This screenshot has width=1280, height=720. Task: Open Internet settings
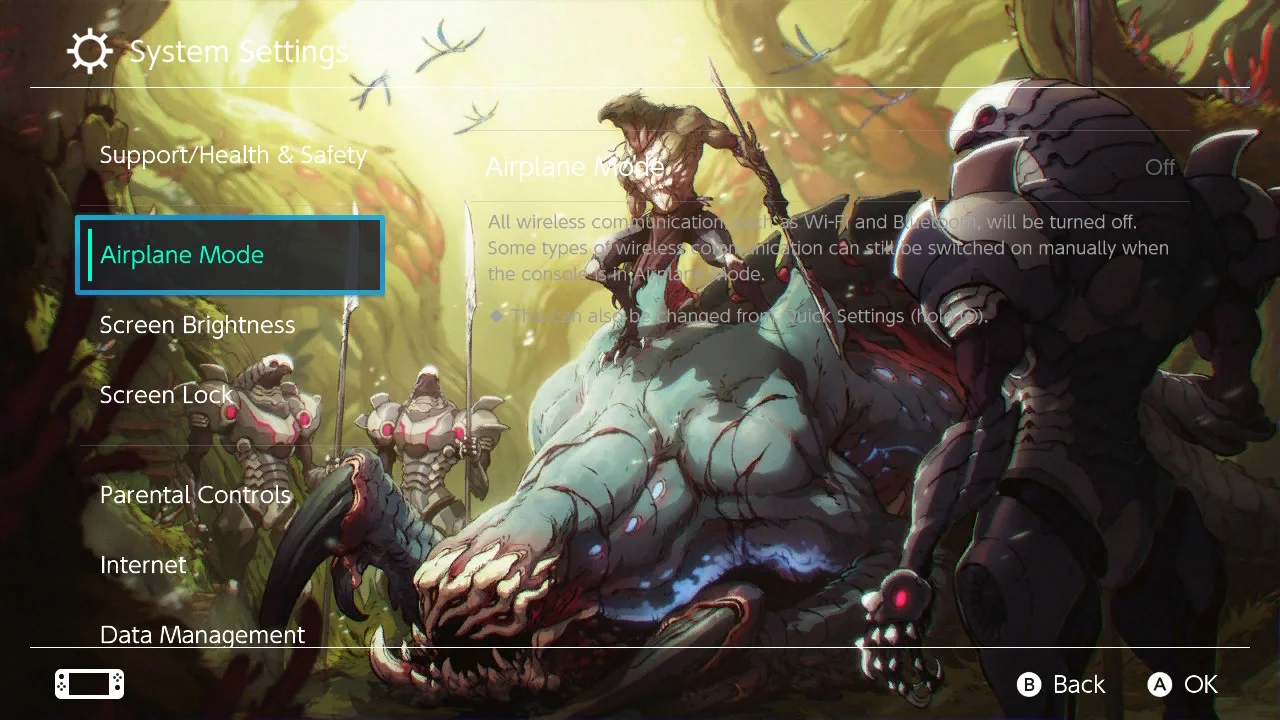tap(142, 564)
